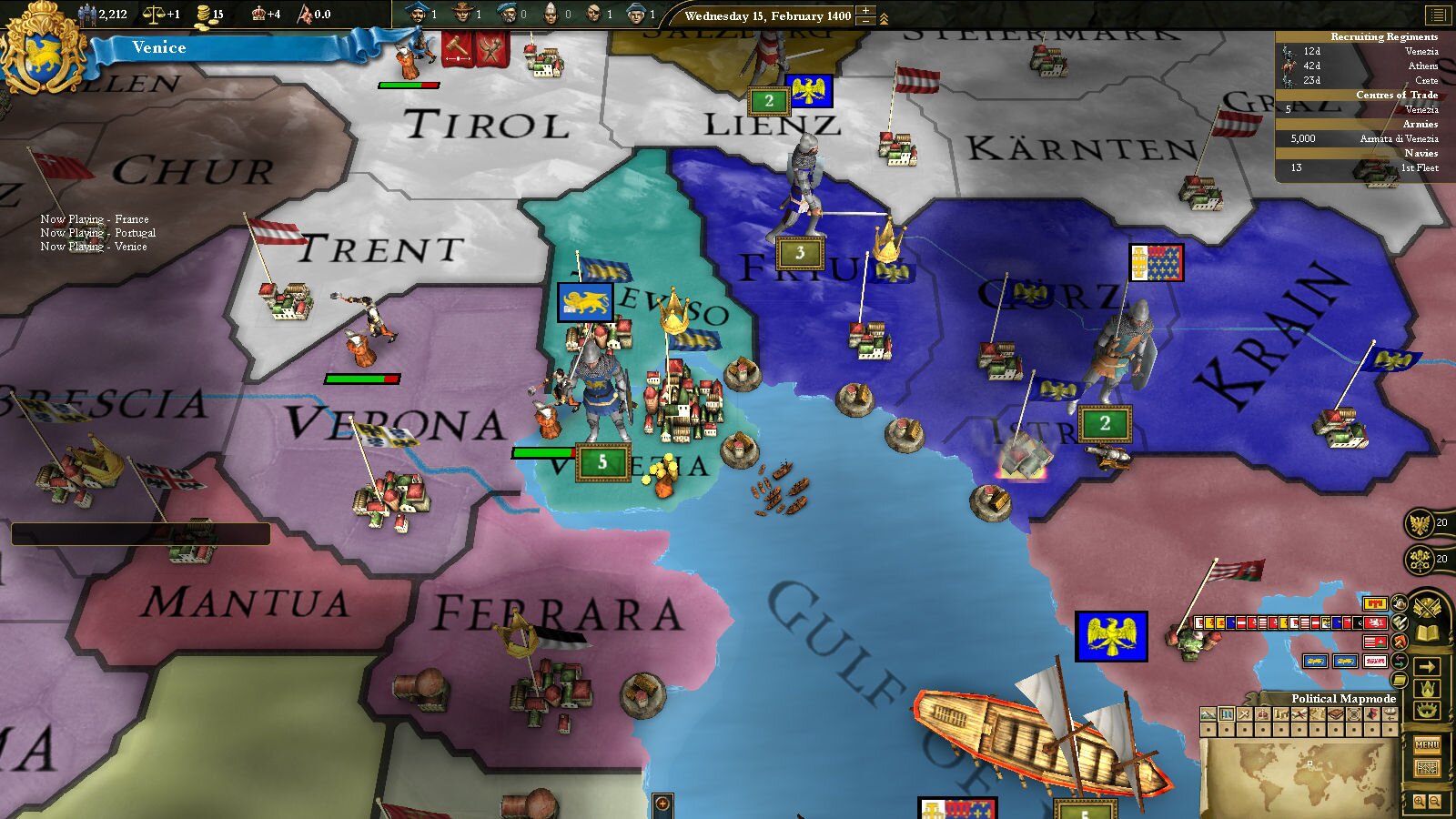The width and height of the screenshot is (1456, 819).
Task: Zoom out with the magnifier minus icon
Action: point(1434,801)
